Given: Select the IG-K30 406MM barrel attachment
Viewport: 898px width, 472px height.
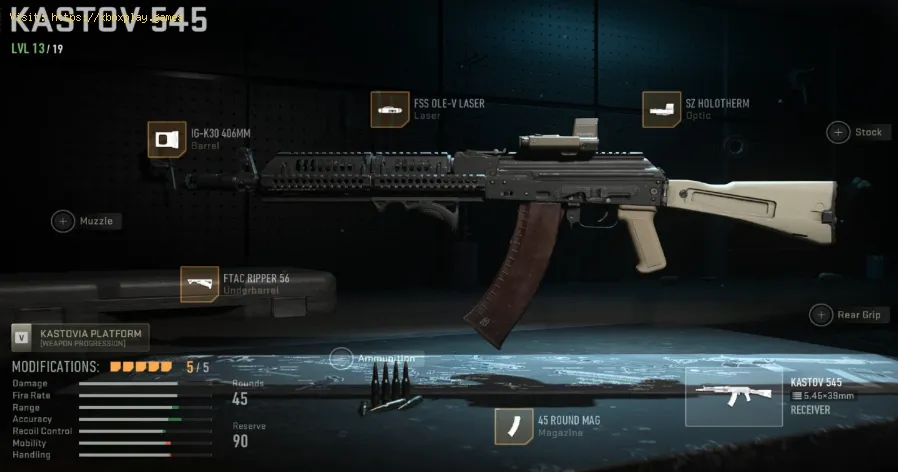Looking at the screenshot, I should pyautogui.click(x=165, y=140).
